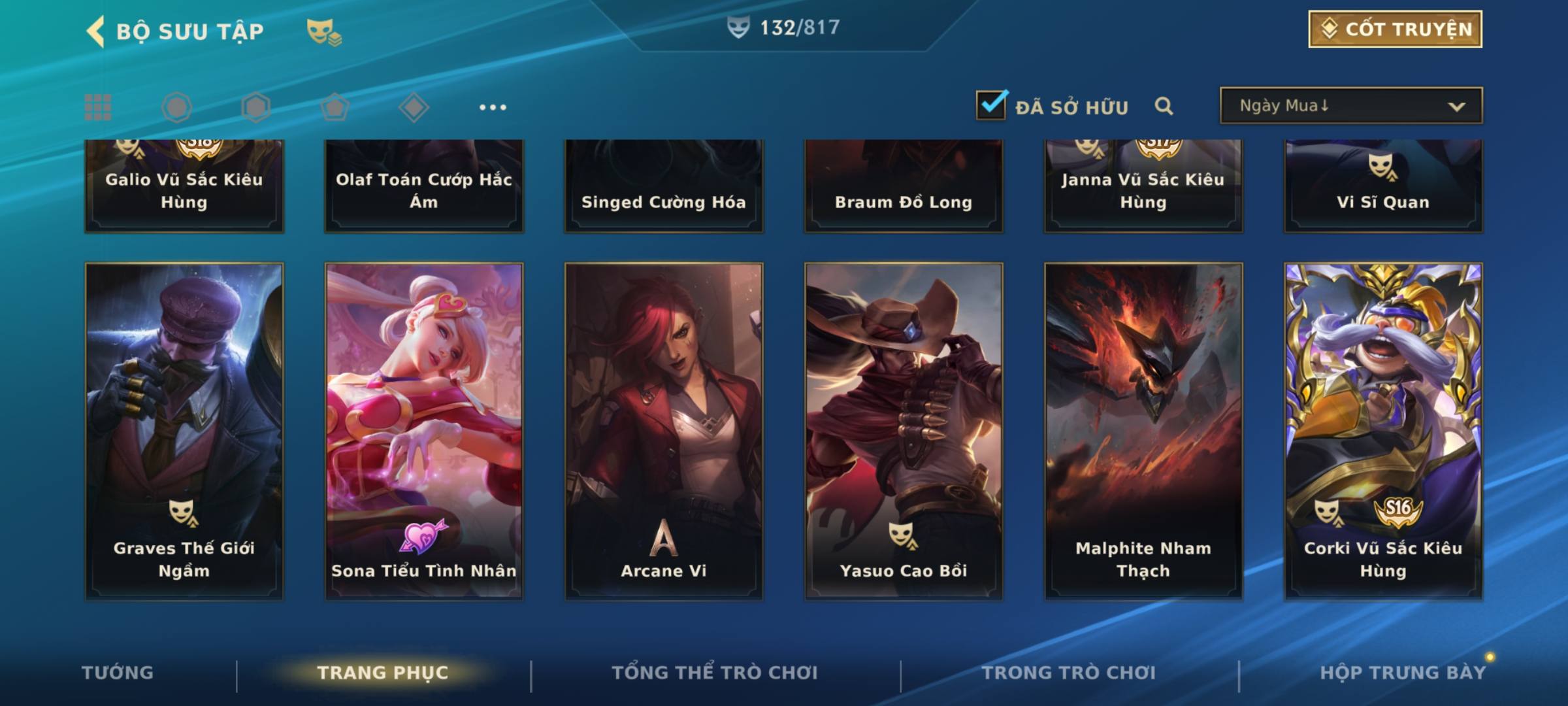This screenshot has height=706, width=1568.
Task: Switch to the Tổng Thể Trò Chơi tab
Action: (x=715, y=673)
